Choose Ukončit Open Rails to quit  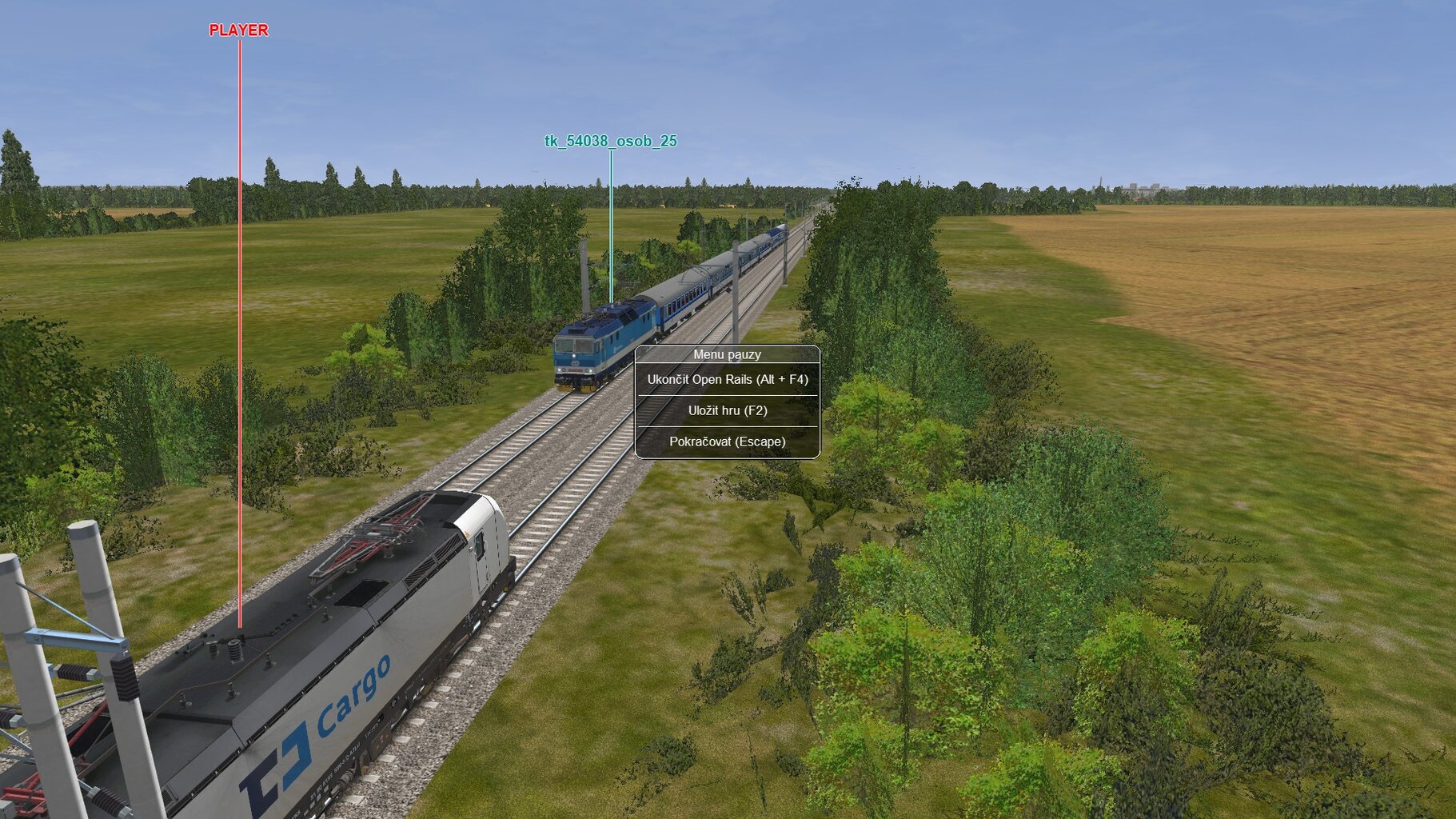(x=727, y=380)
